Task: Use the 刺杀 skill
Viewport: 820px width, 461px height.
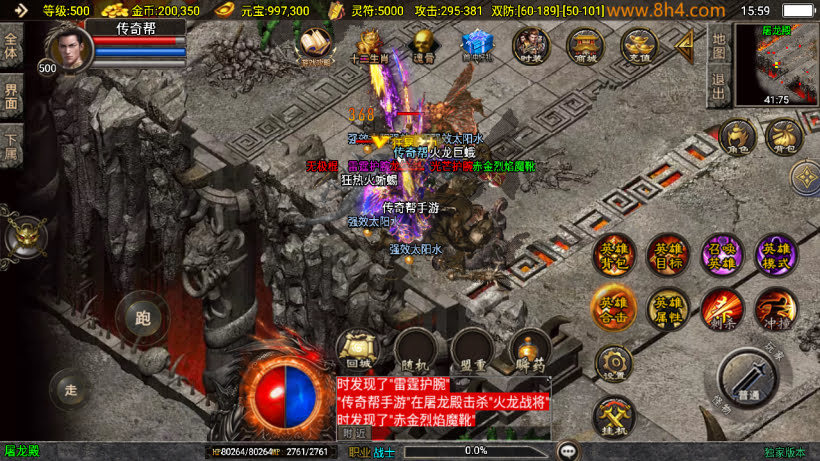Action: 721,309
